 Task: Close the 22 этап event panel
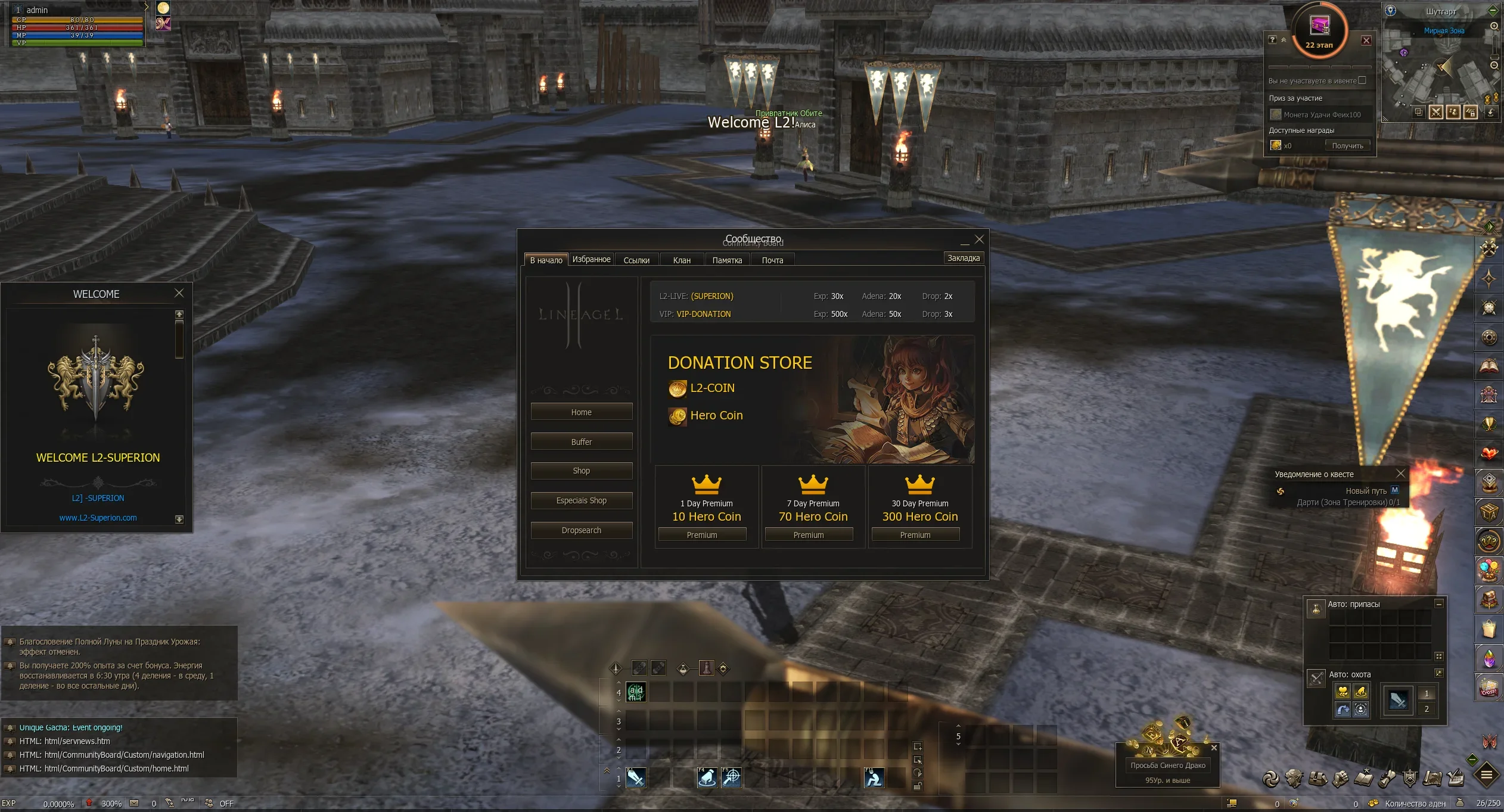(x=1366, y=41)
